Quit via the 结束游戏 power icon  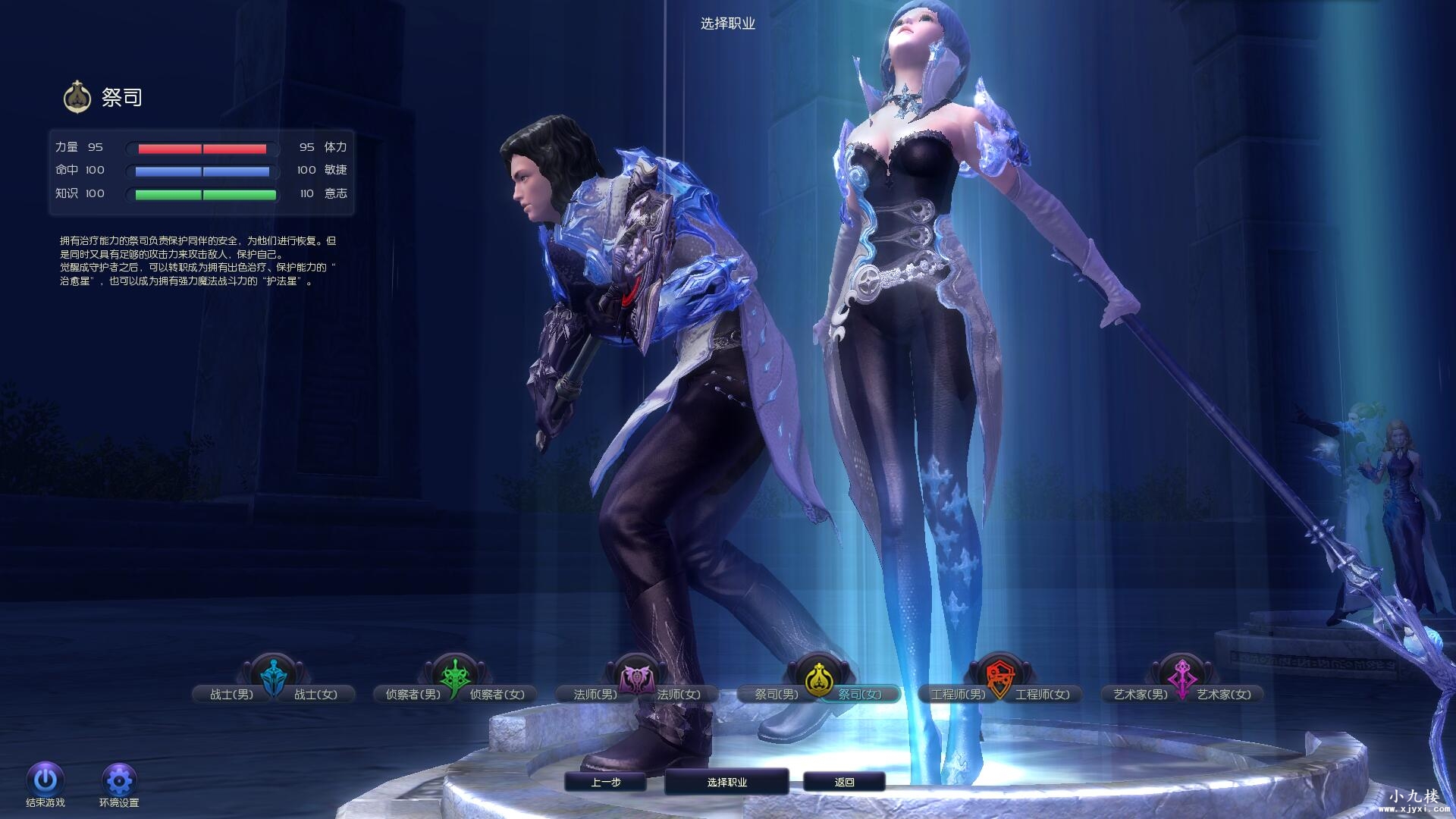tap(45, 780)
